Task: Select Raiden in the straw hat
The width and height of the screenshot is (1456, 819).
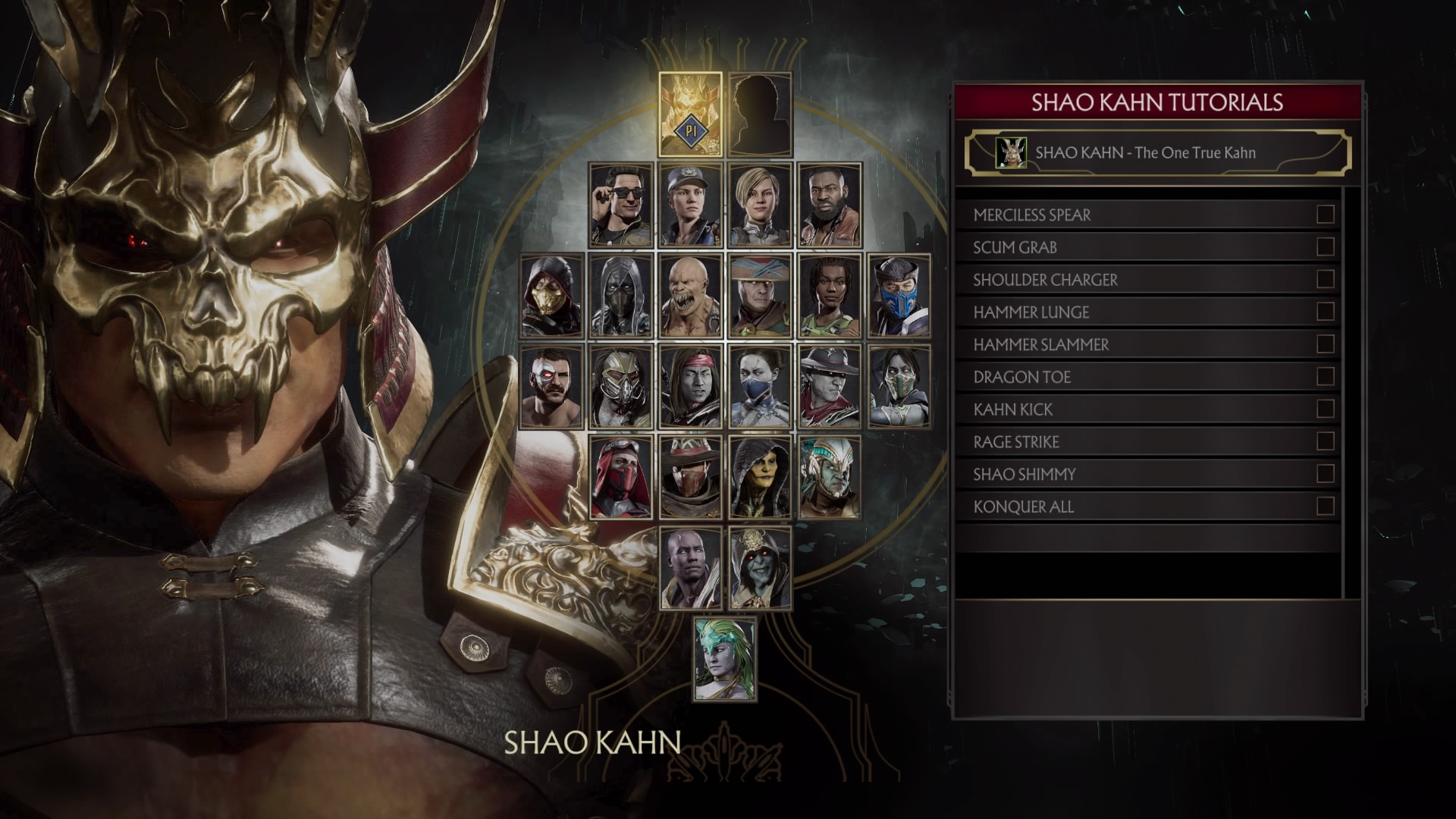Action: coord(760,296)
